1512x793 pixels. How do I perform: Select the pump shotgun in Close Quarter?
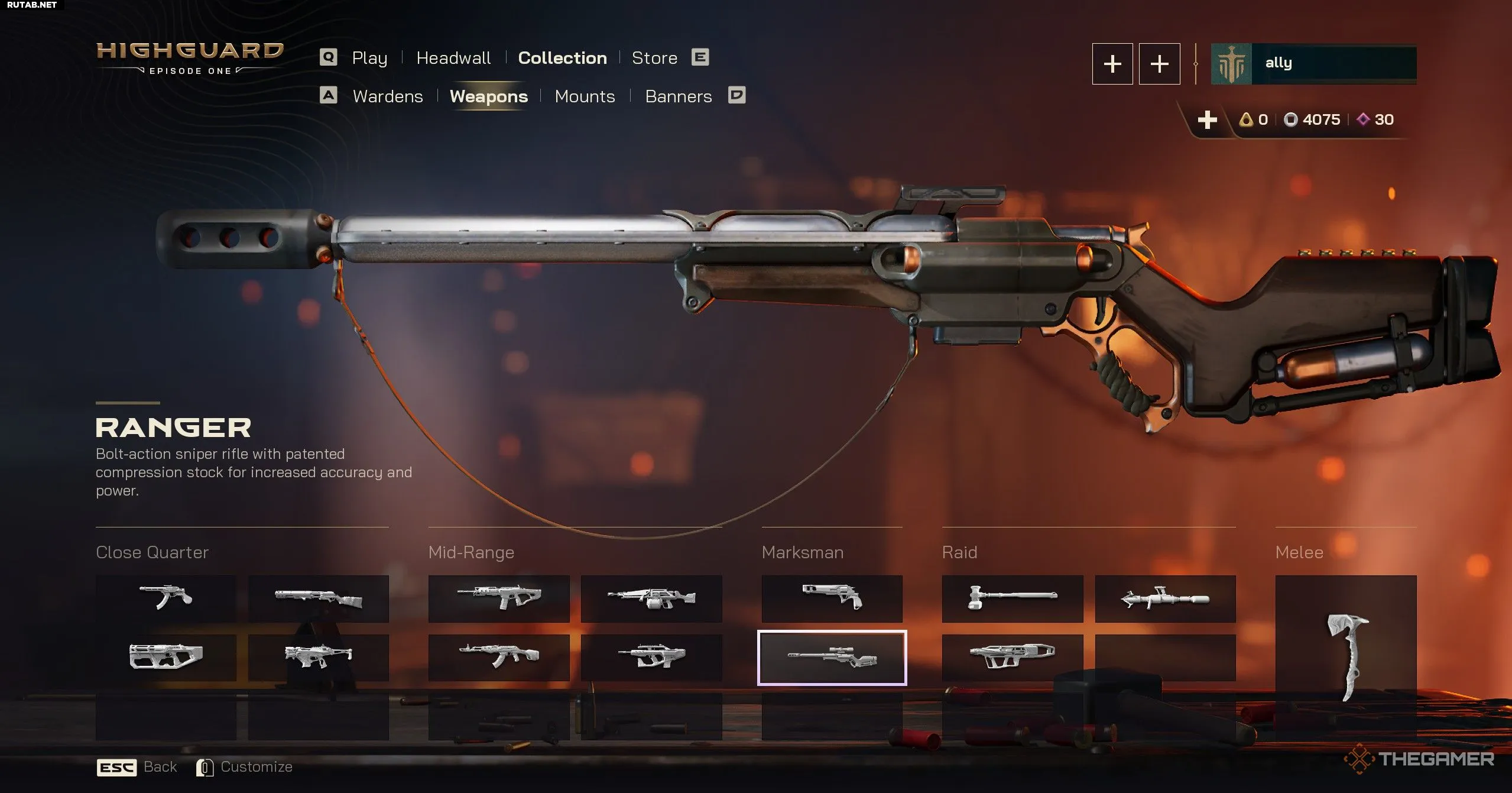tap(318, 598)
